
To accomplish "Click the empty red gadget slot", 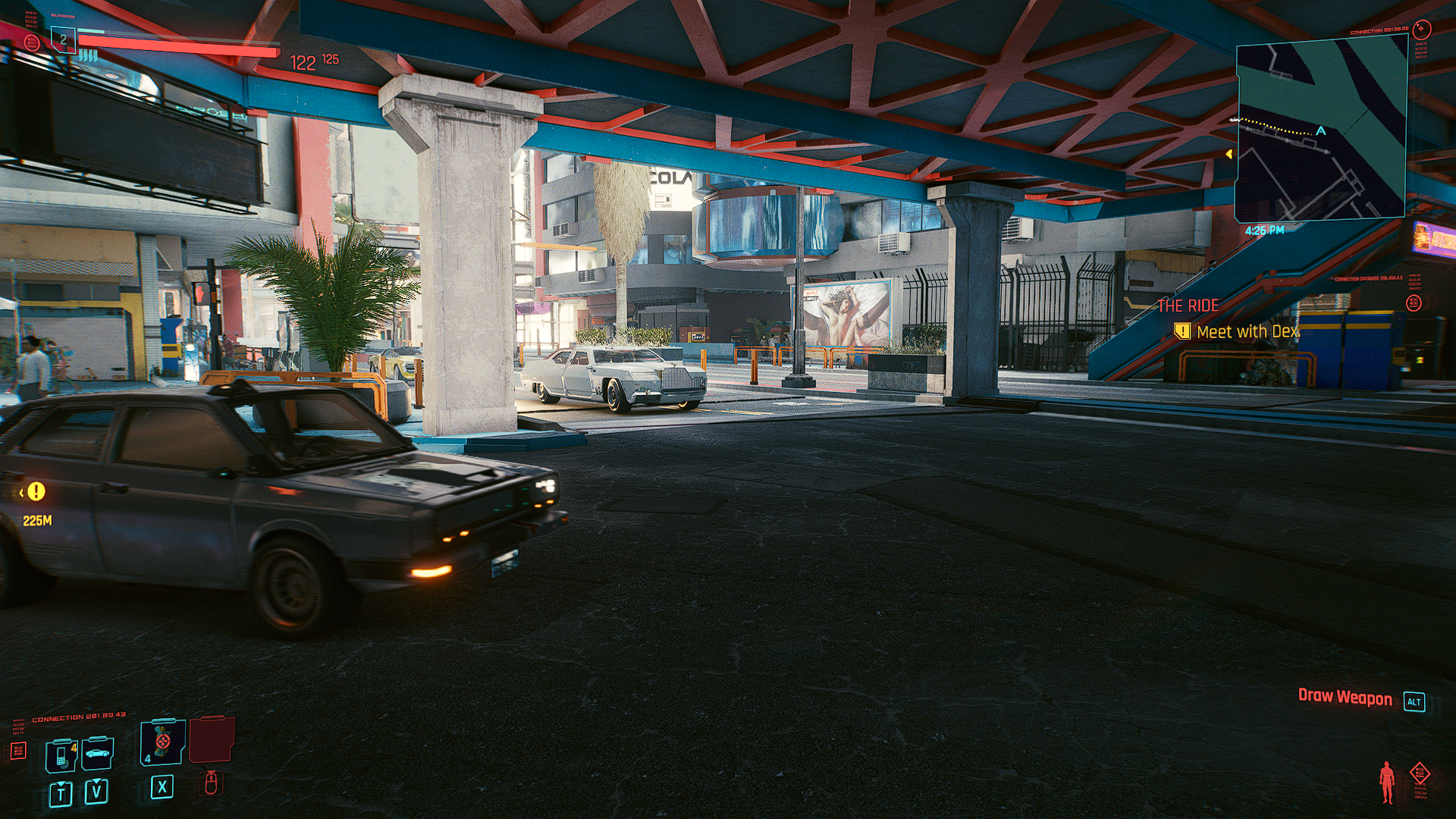I will point(211,739).
